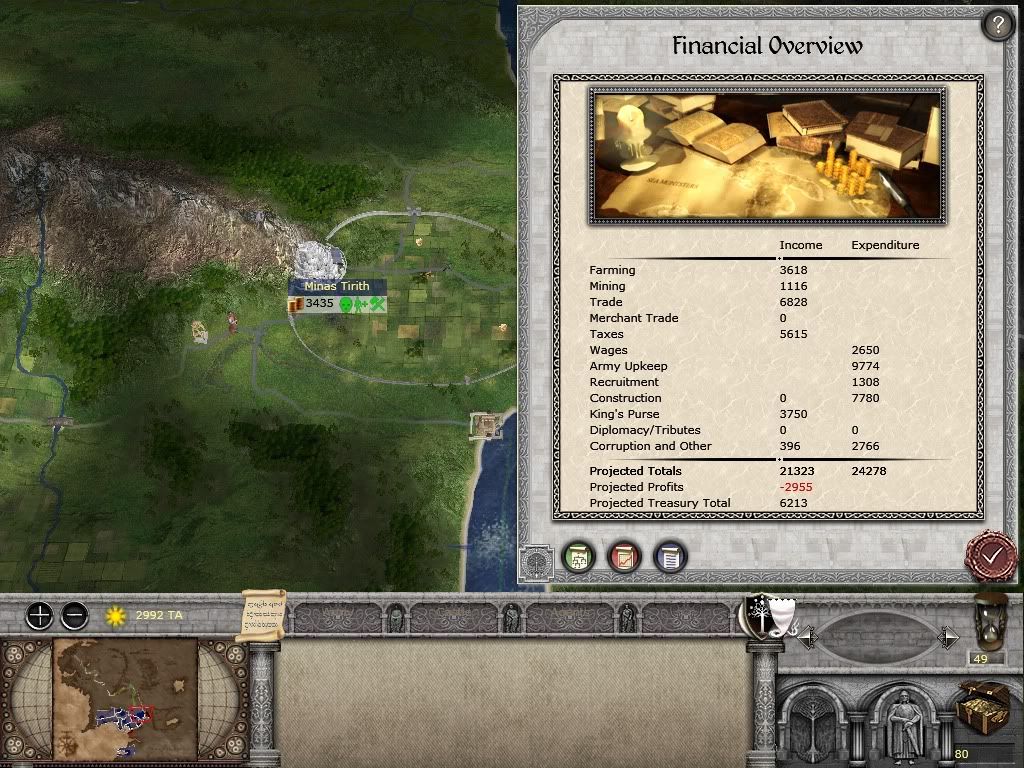Select the previous item with left arrow
1024x768 pixels.
tap(807, 637)
